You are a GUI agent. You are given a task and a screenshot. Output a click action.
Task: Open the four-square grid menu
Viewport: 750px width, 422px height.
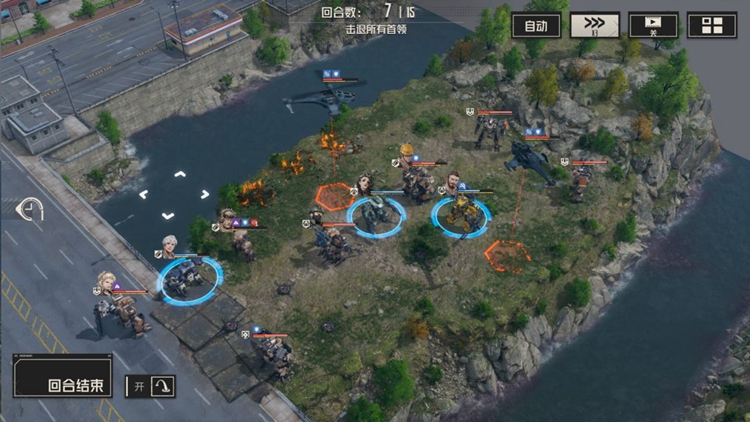713,26
